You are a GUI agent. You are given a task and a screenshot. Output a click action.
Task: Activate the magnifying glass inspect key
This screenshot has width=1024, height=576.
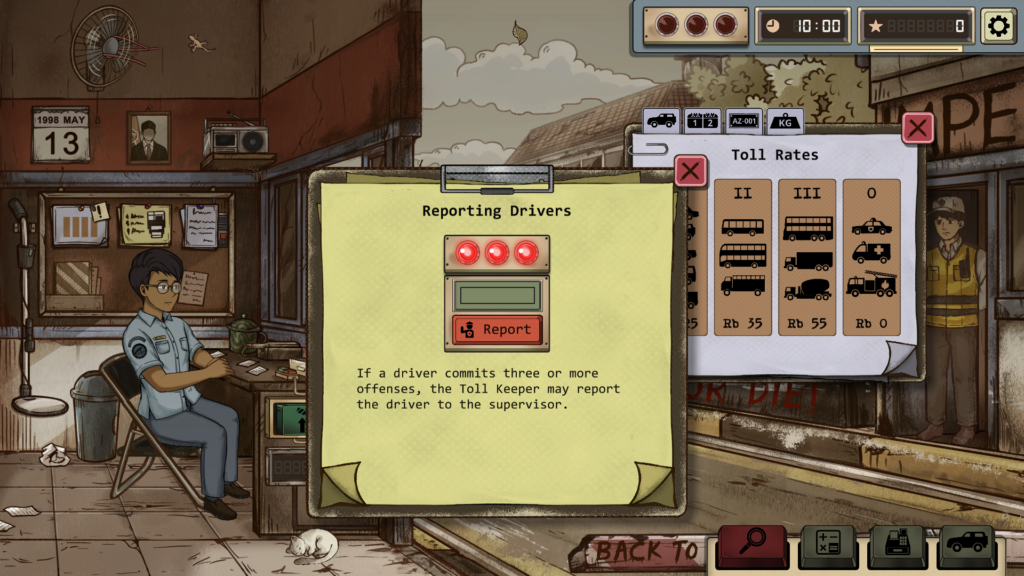[752, 544]
